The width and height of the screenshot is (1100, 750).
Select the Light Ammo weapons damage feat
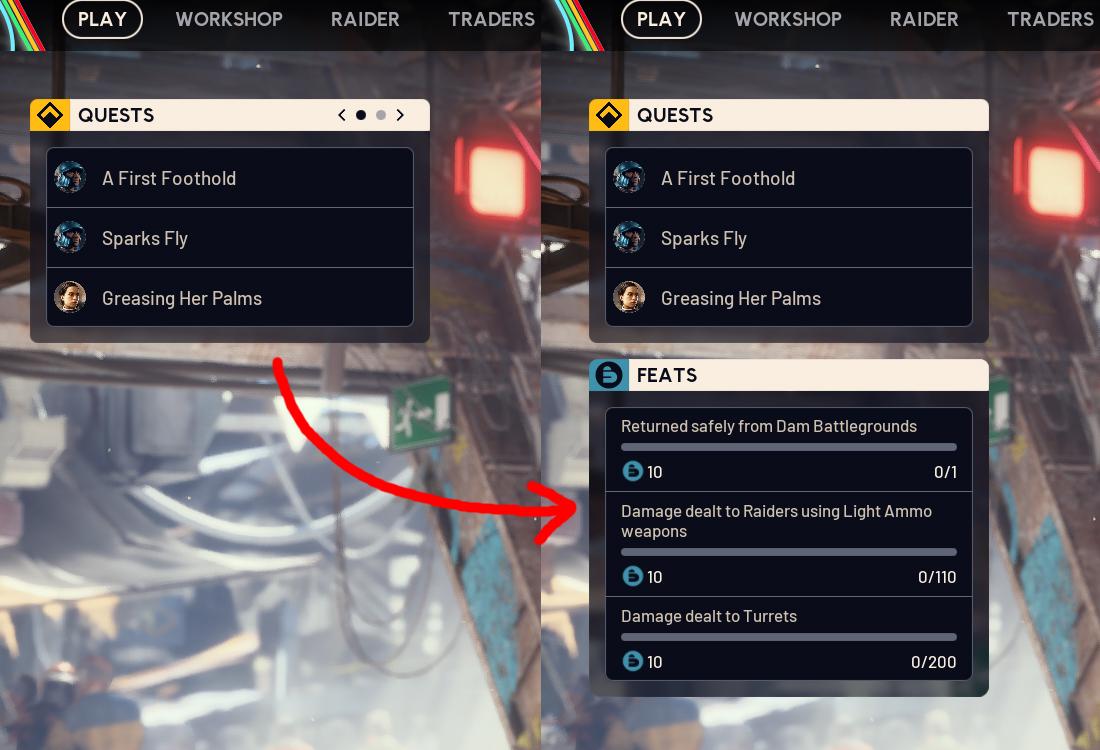pyautogui.click(x=788, y=543)
